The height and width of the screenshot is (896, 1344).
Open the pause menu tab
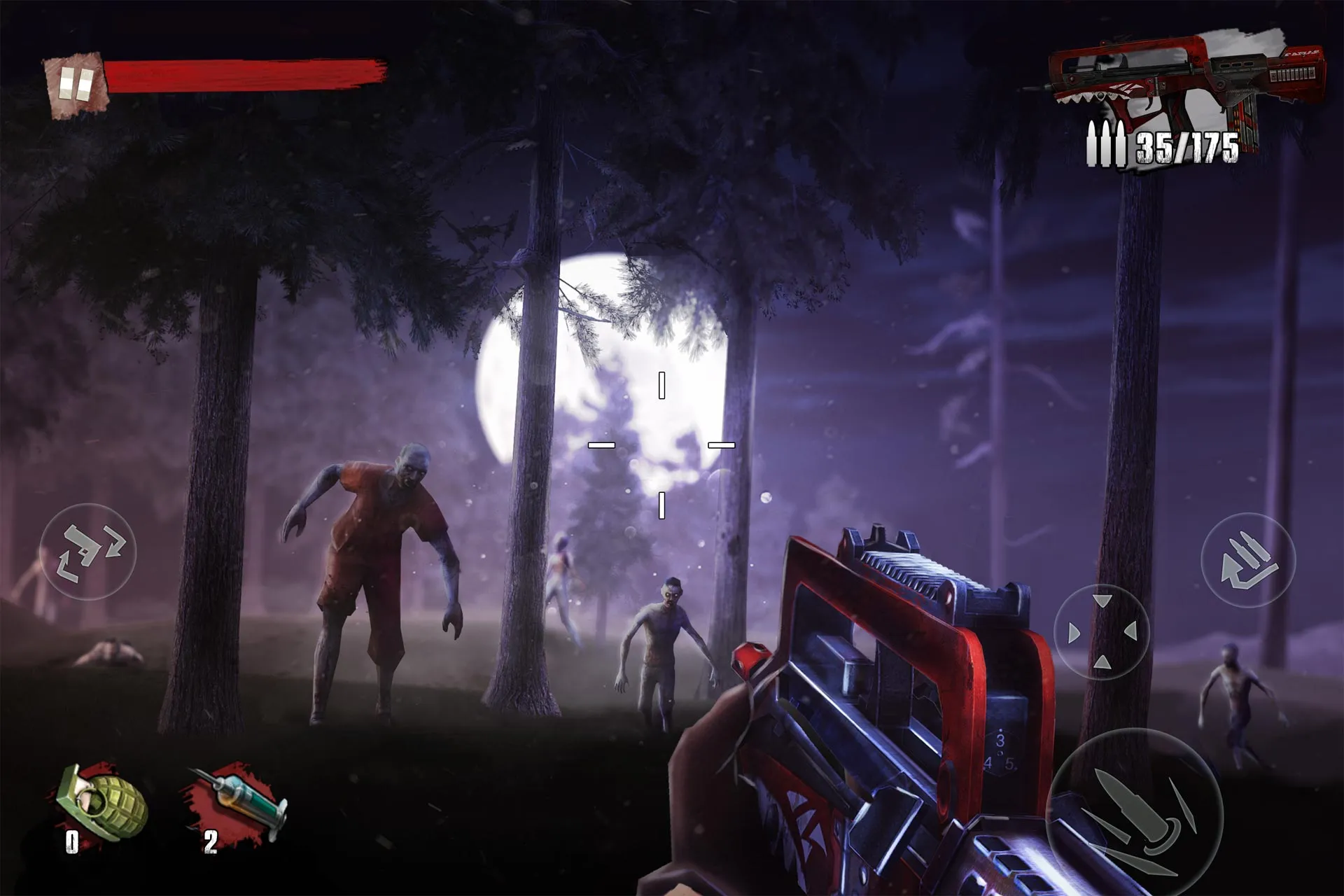pyautogui.click(x=75, y=84)
